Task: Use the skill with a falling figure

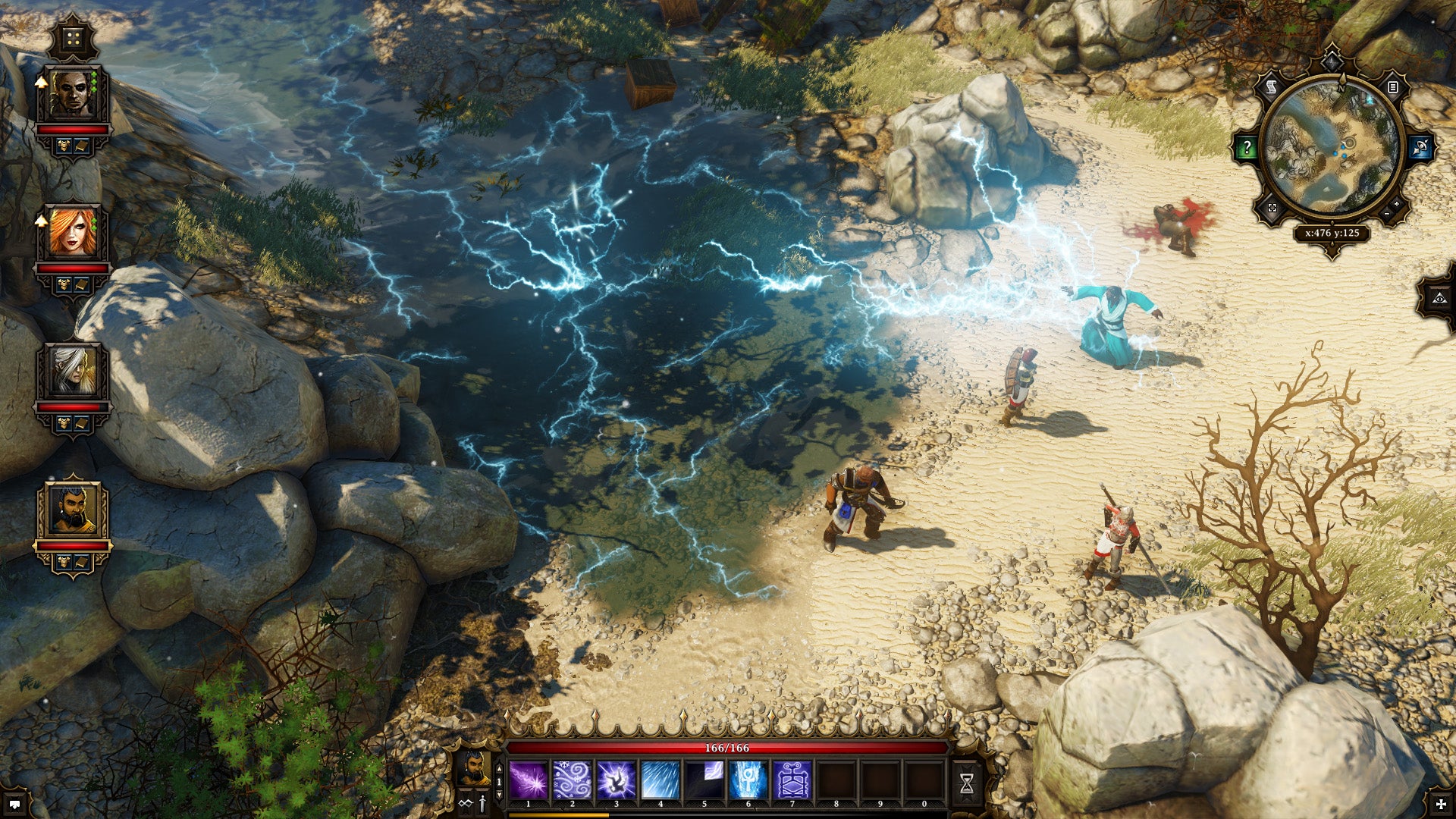Action: [616, 780]
